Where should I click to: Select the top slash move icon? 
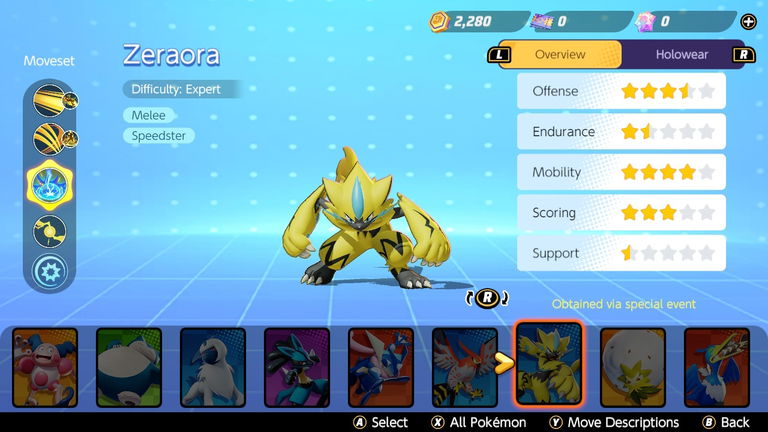49,100
